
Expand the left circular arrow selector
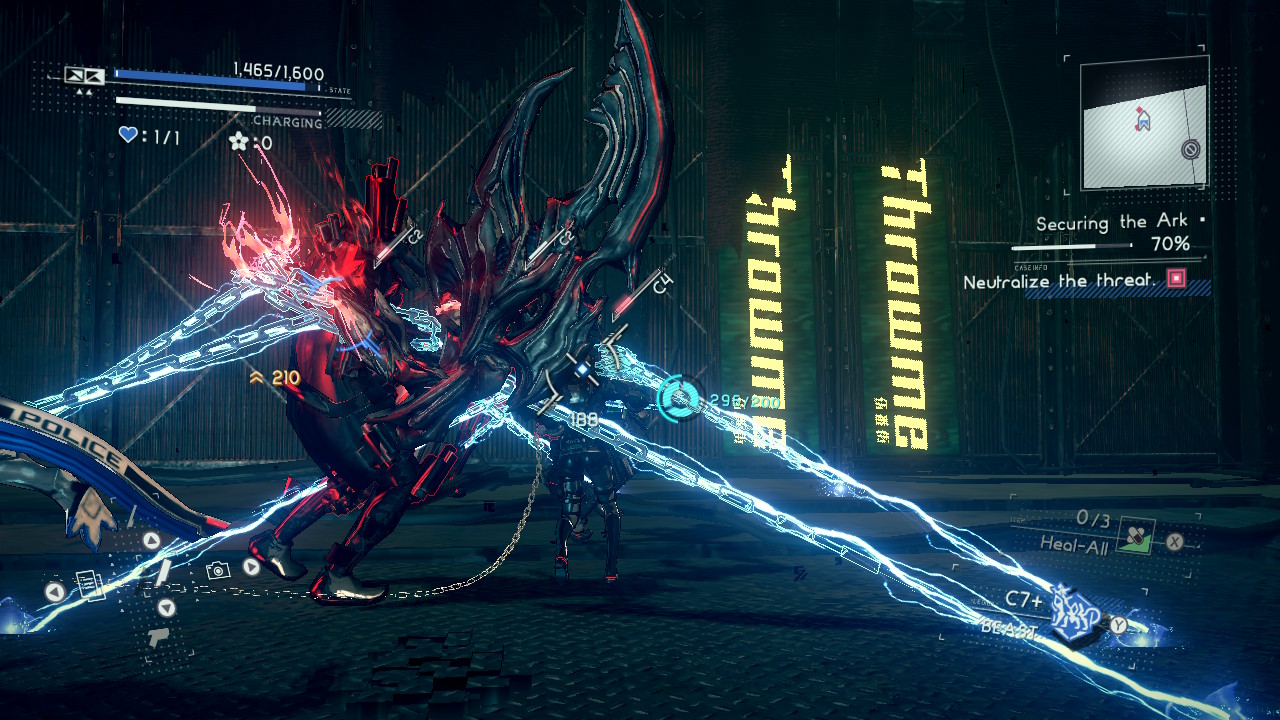coord(54,591)
